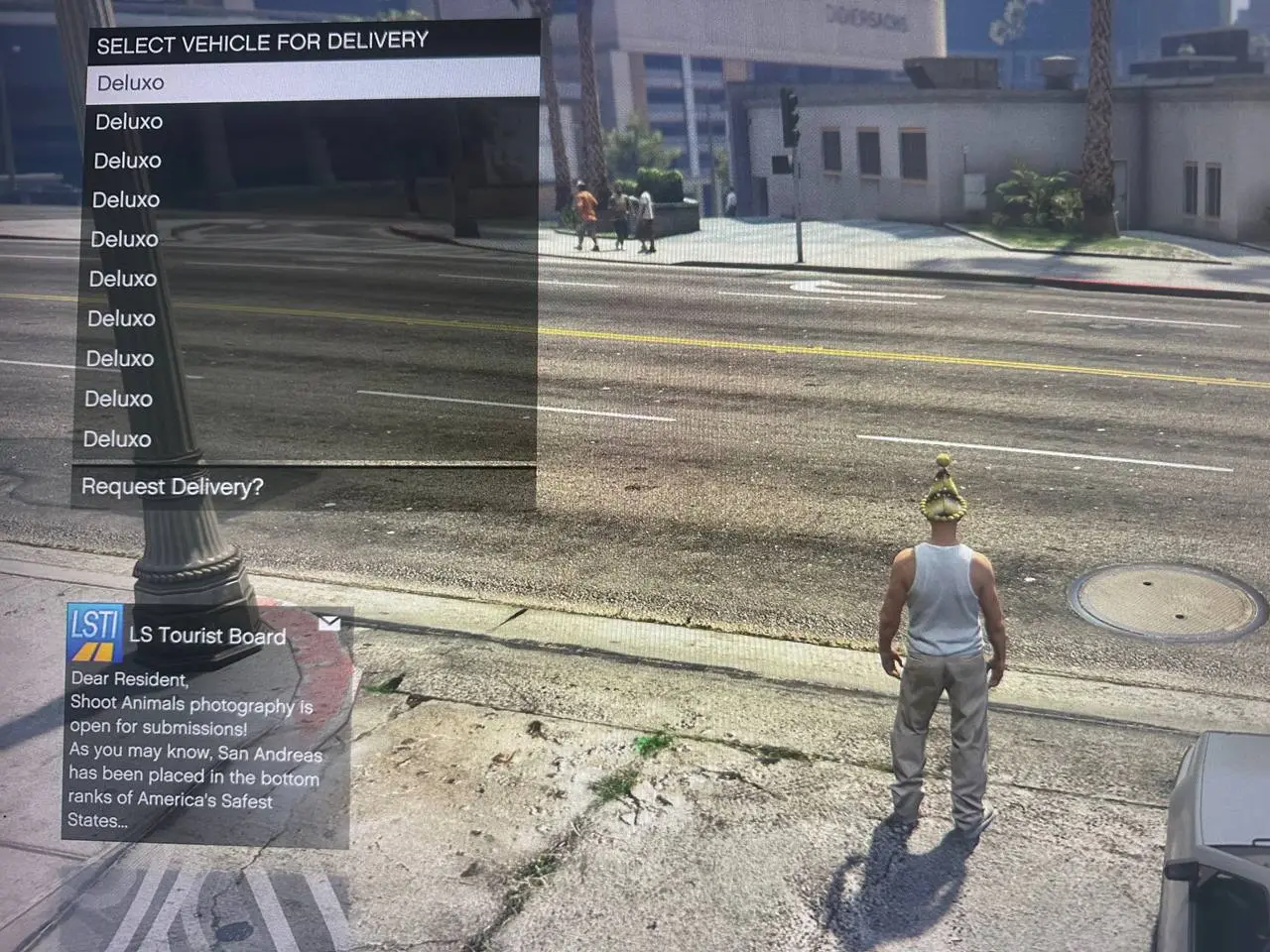Click the LS Tourist Board sender name
The image size is (1270, 952).
click(204, 636)
